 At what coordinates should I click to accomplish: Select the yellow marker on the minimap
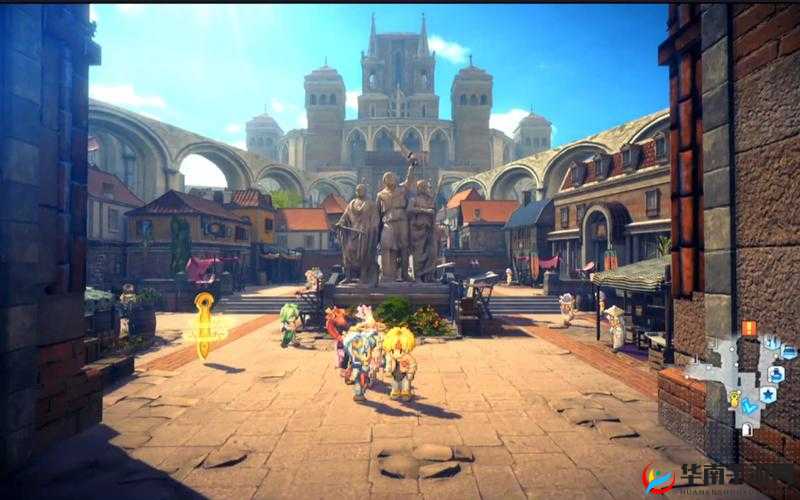(734, 398)
